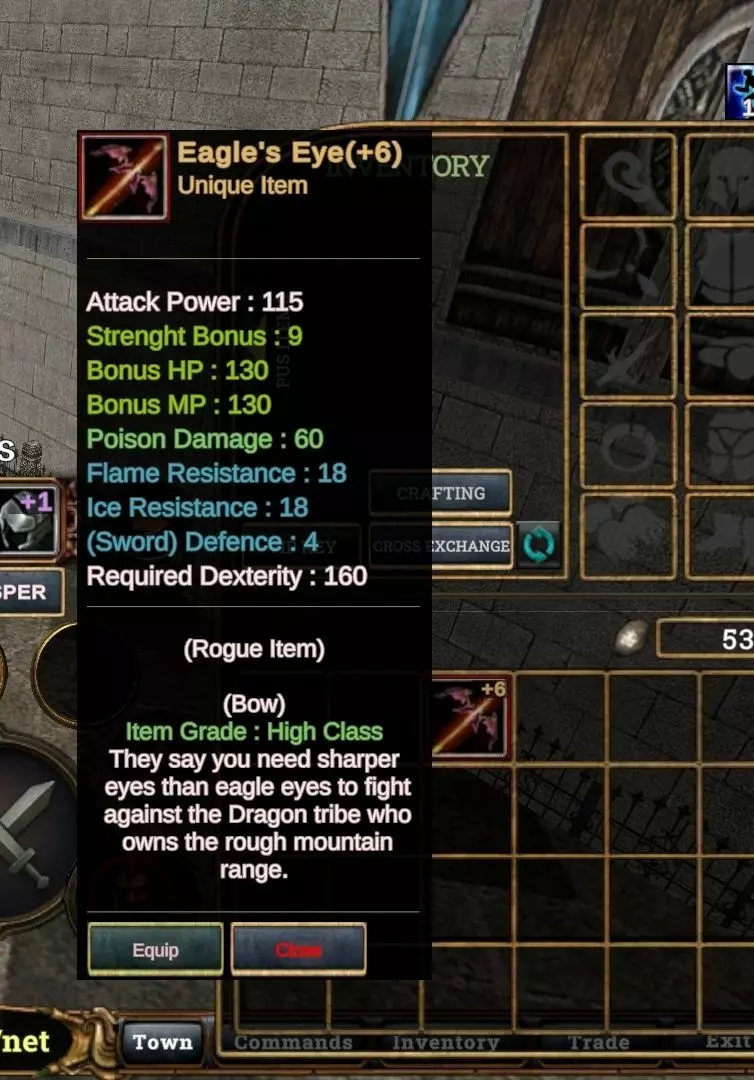This screenshot has width=754, height=1080.
Task: Open the Commands menu
Action: [x=293, y=1042]
